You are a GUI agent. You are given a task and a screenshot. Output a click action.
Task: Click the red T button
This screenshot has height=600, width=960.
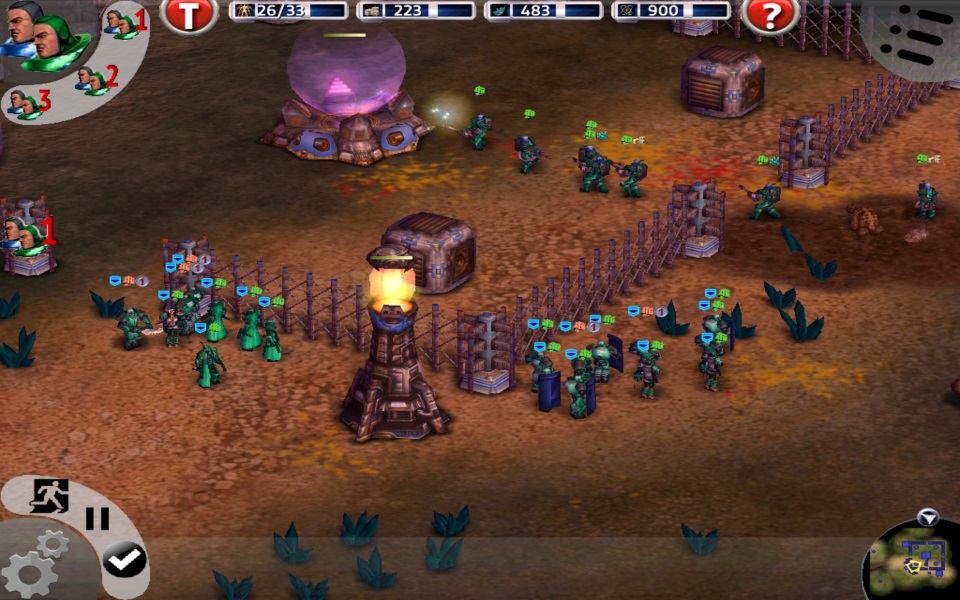click(189, 14)
